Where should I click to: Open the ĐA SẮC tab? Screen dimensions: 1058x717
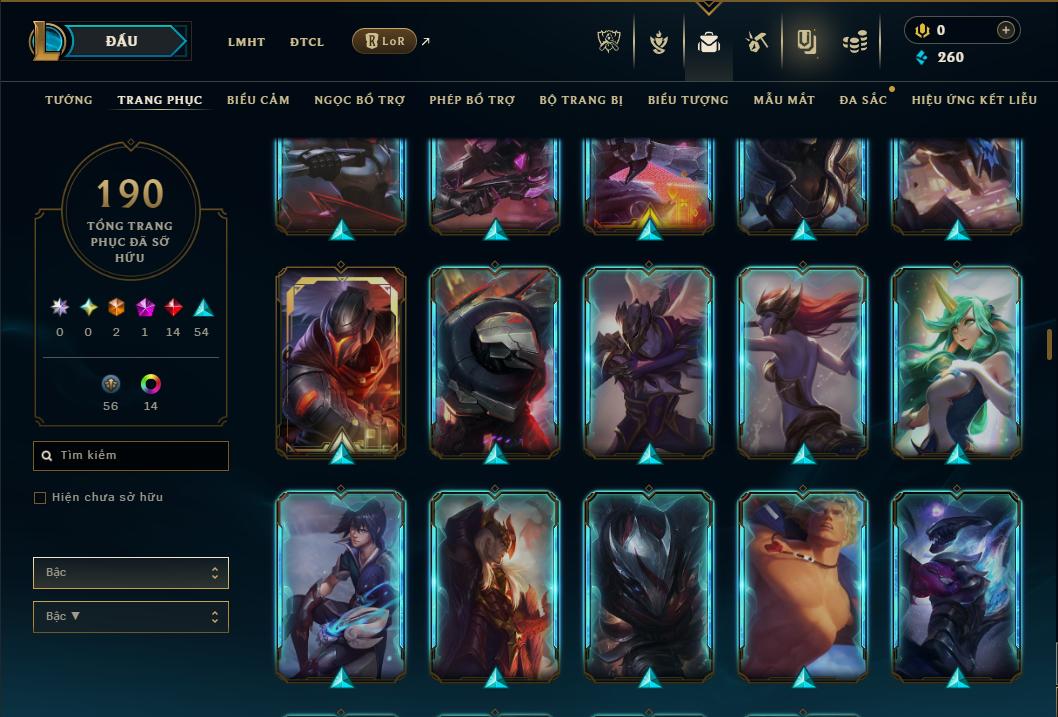[863, 100]
